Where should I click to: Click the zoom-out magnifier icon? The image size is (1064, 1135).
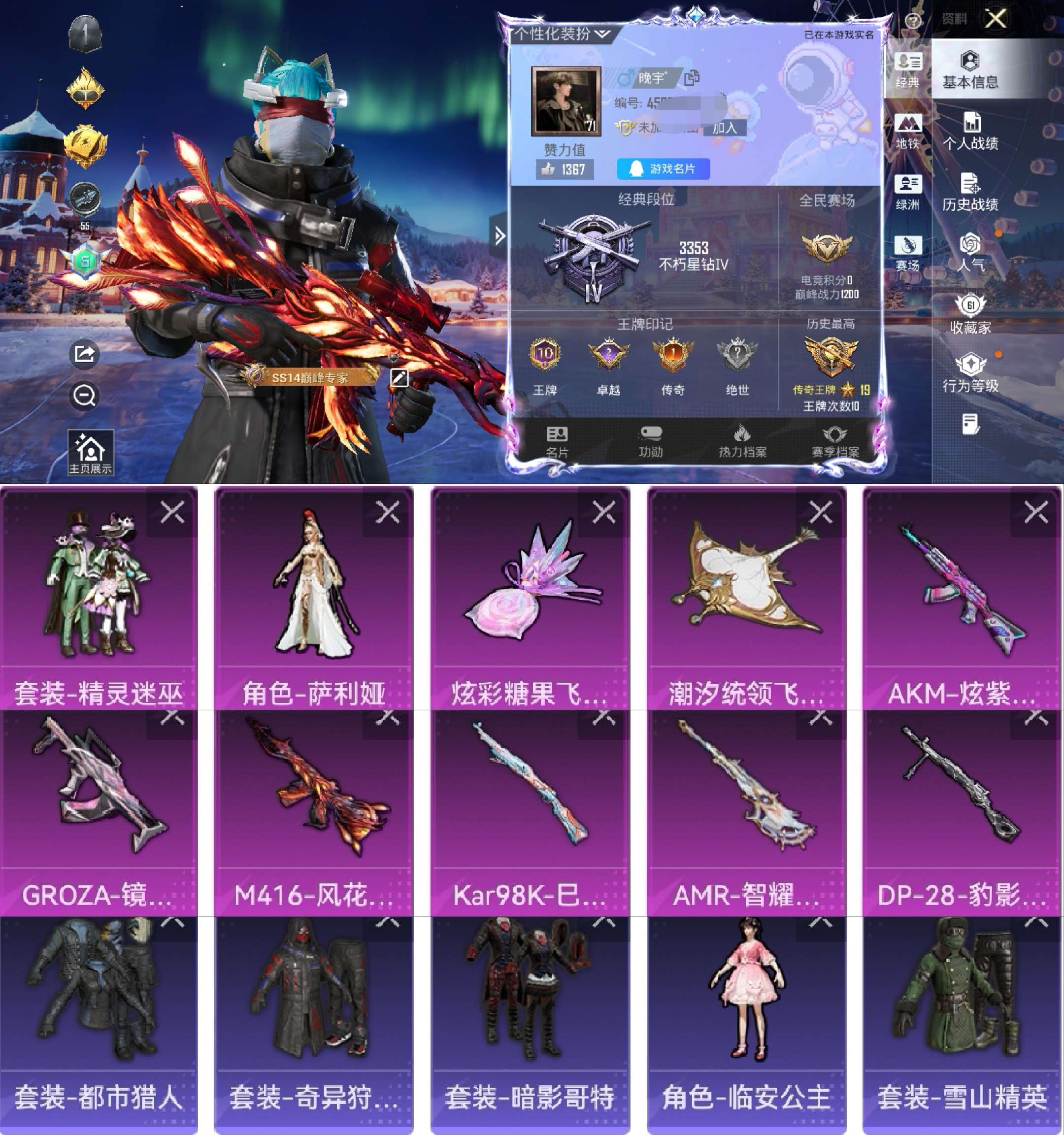click(85, 395)
